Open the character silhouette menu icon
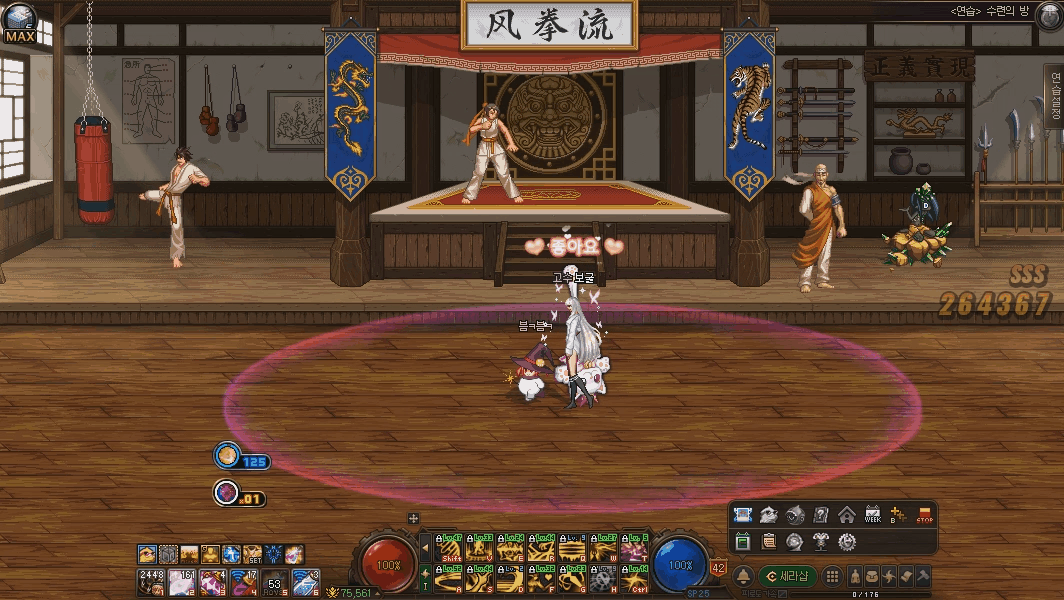This screenshot has width=1064, height=600. point(856,576)
